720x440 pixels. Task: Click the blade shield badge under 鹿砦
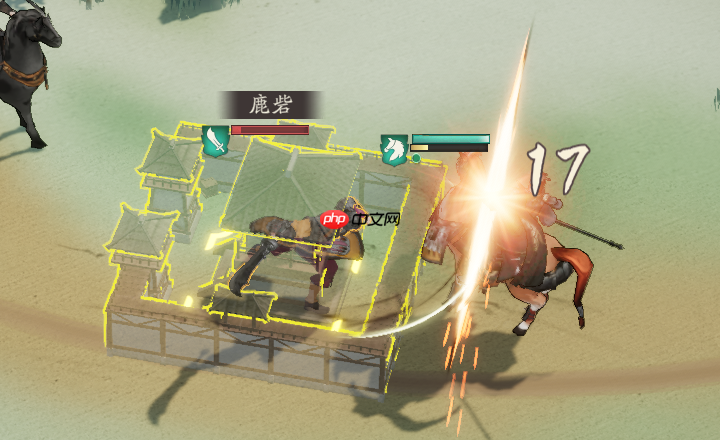pos(215,140)
